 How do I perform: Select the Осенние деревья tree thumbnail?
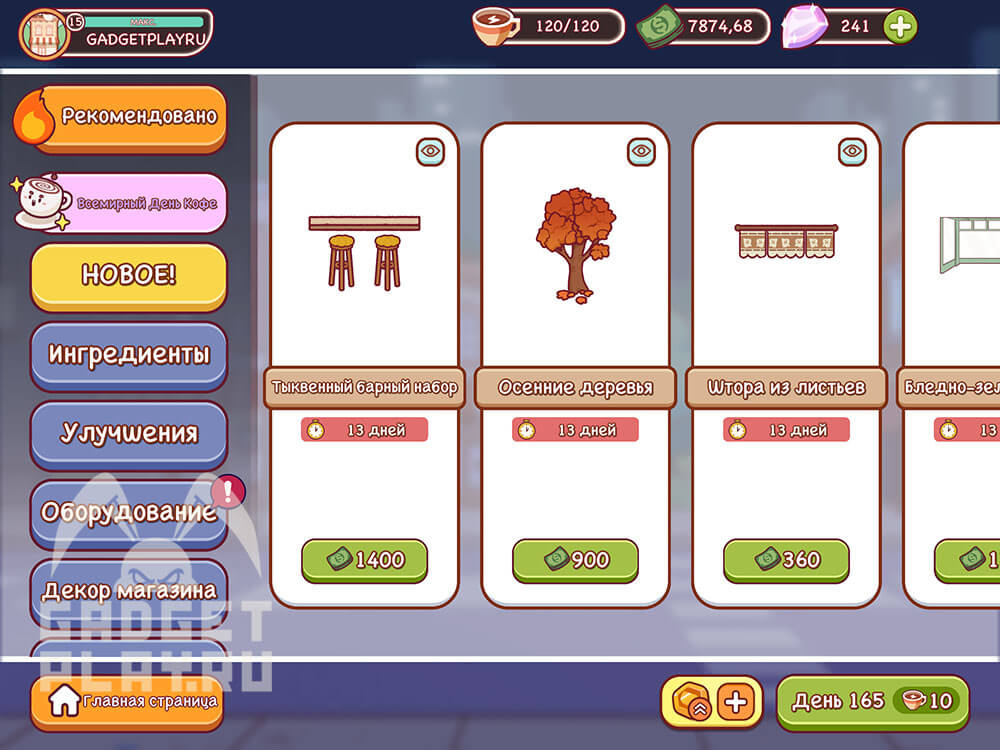pyautogui.click(x=575, y=243)
